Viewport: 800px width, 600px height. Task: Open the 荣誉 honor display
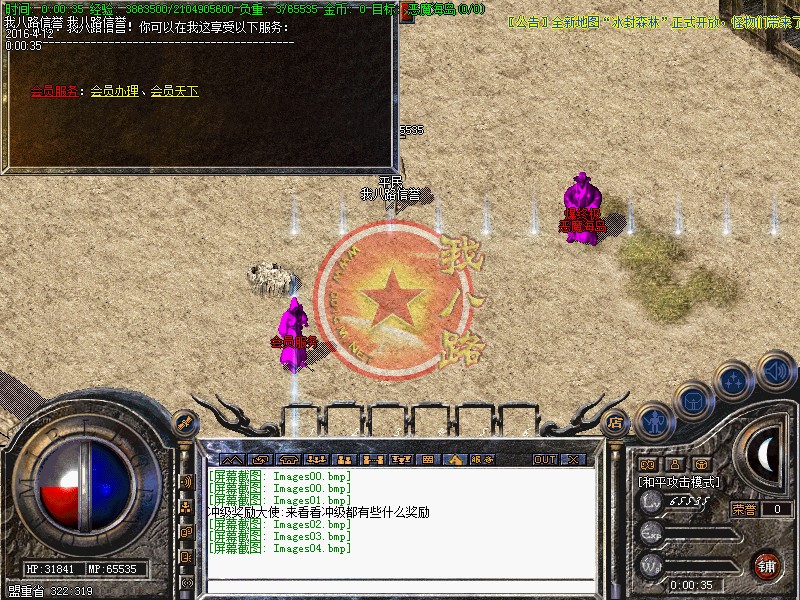click(x=745, y=509)
